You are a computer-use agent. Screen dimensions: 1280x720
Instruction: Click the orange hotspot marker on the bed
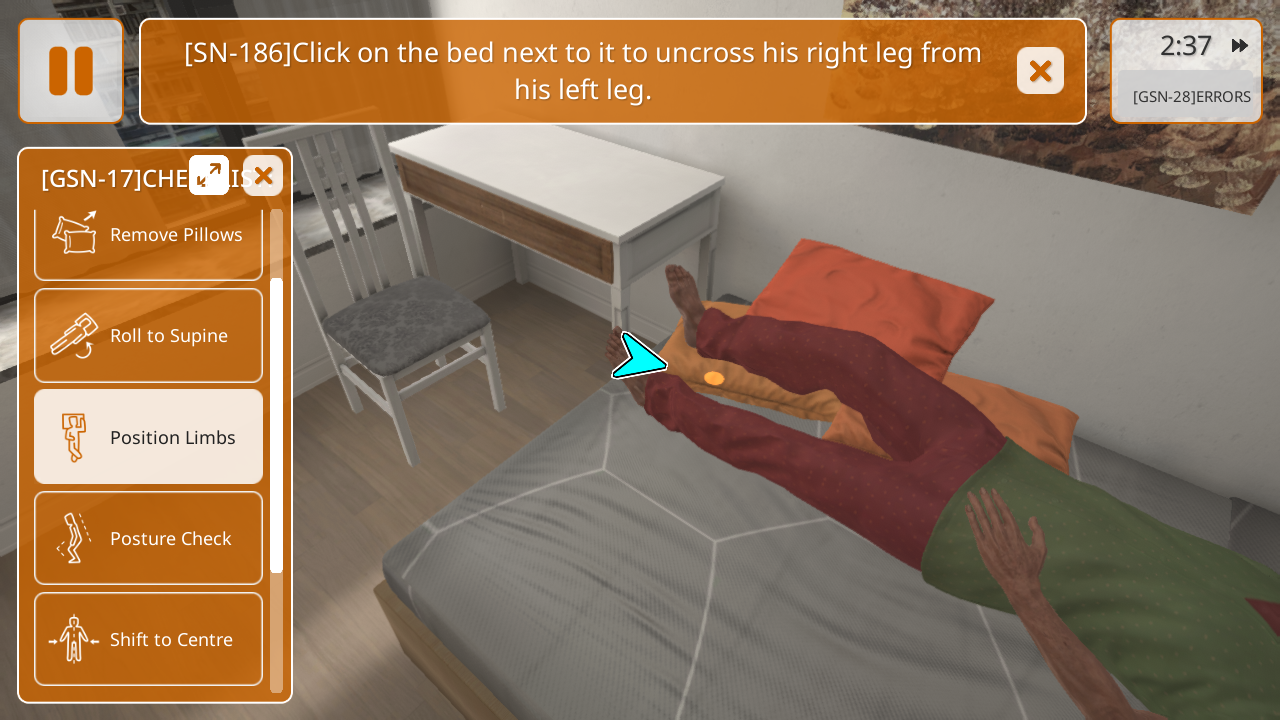pyautogui.click(x=714, y=378)
